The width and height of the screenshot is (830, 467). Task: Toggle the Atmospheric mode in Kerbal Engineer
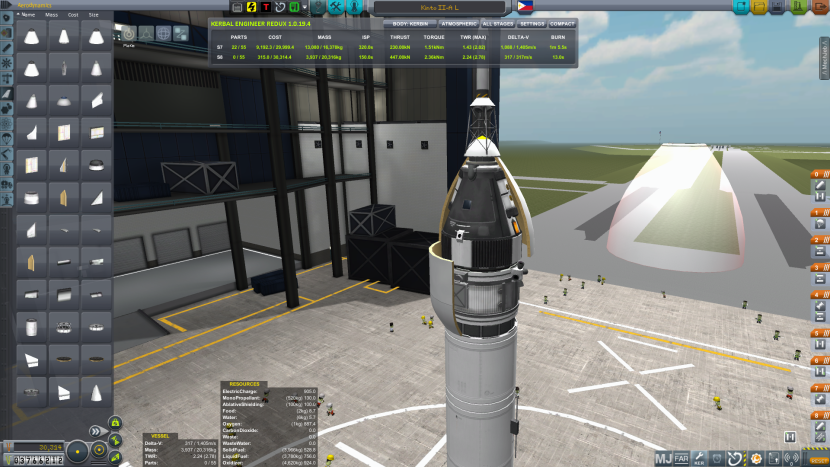point(459,23)
